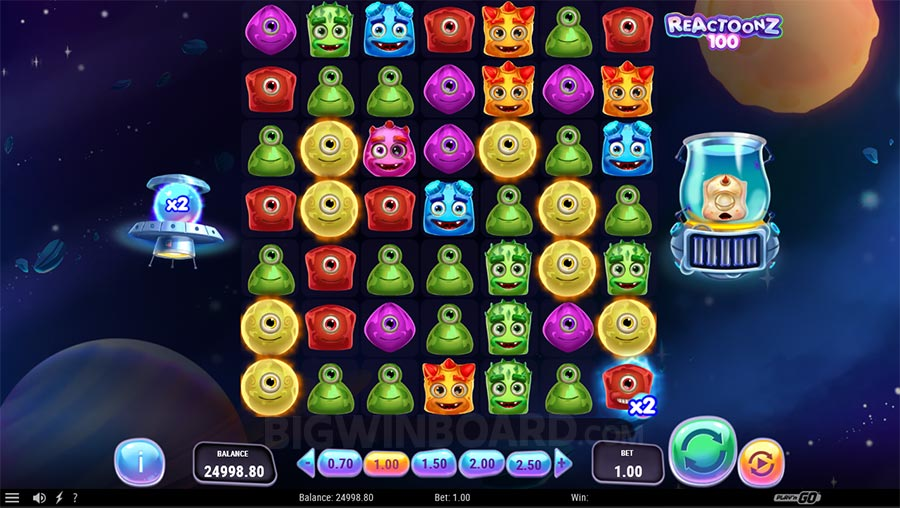Select the 2.50 bet amount
This screenshot has width=900, height=508.
pos(529,463)
